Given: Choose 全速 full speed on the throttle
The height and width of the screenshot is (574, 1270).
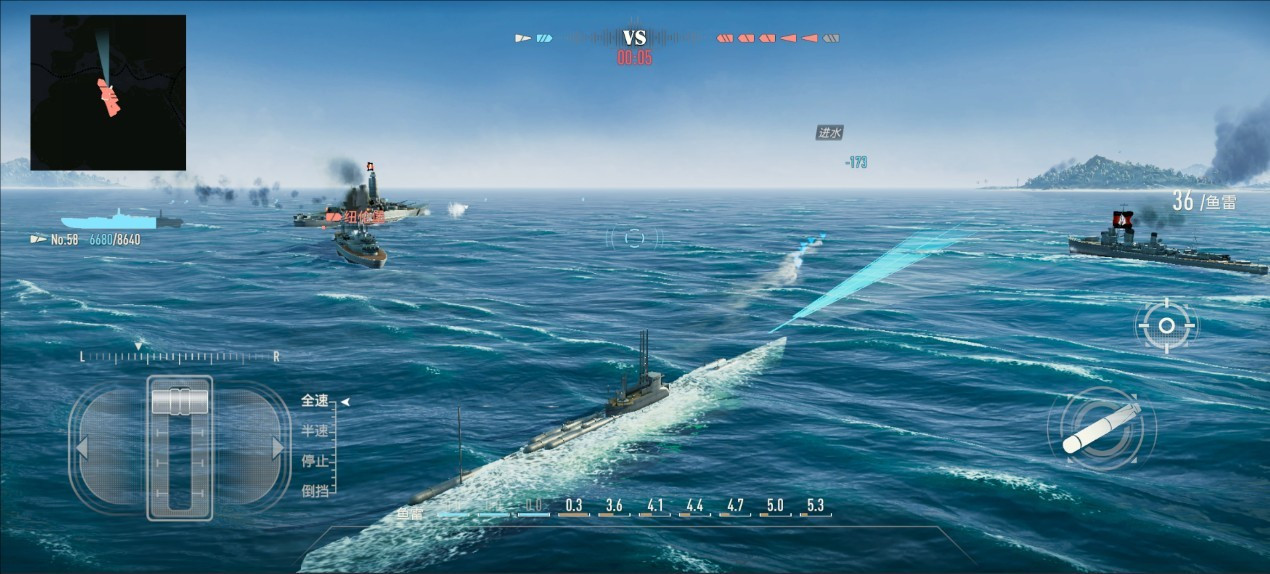Looking at the screenshot, I should [315, 401].
